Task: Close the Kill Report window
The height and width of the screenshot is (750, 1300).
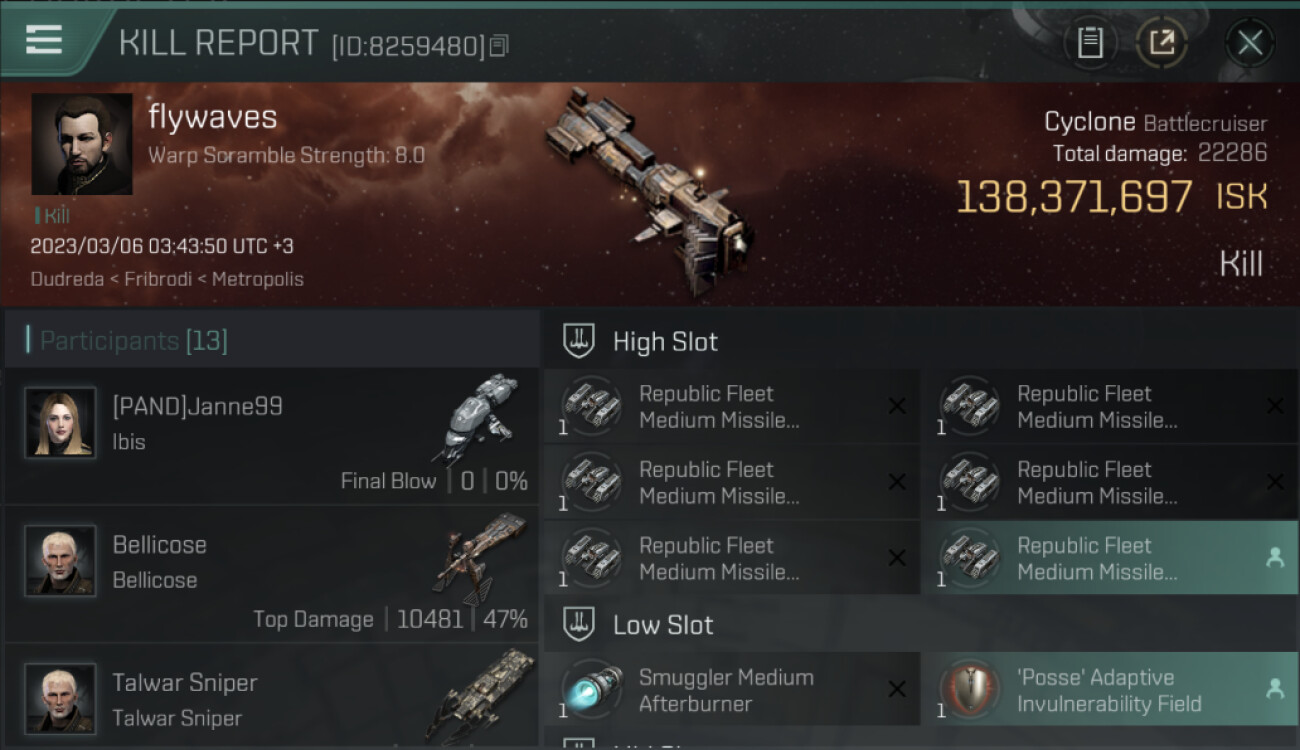Action: tap(1249, 43)
